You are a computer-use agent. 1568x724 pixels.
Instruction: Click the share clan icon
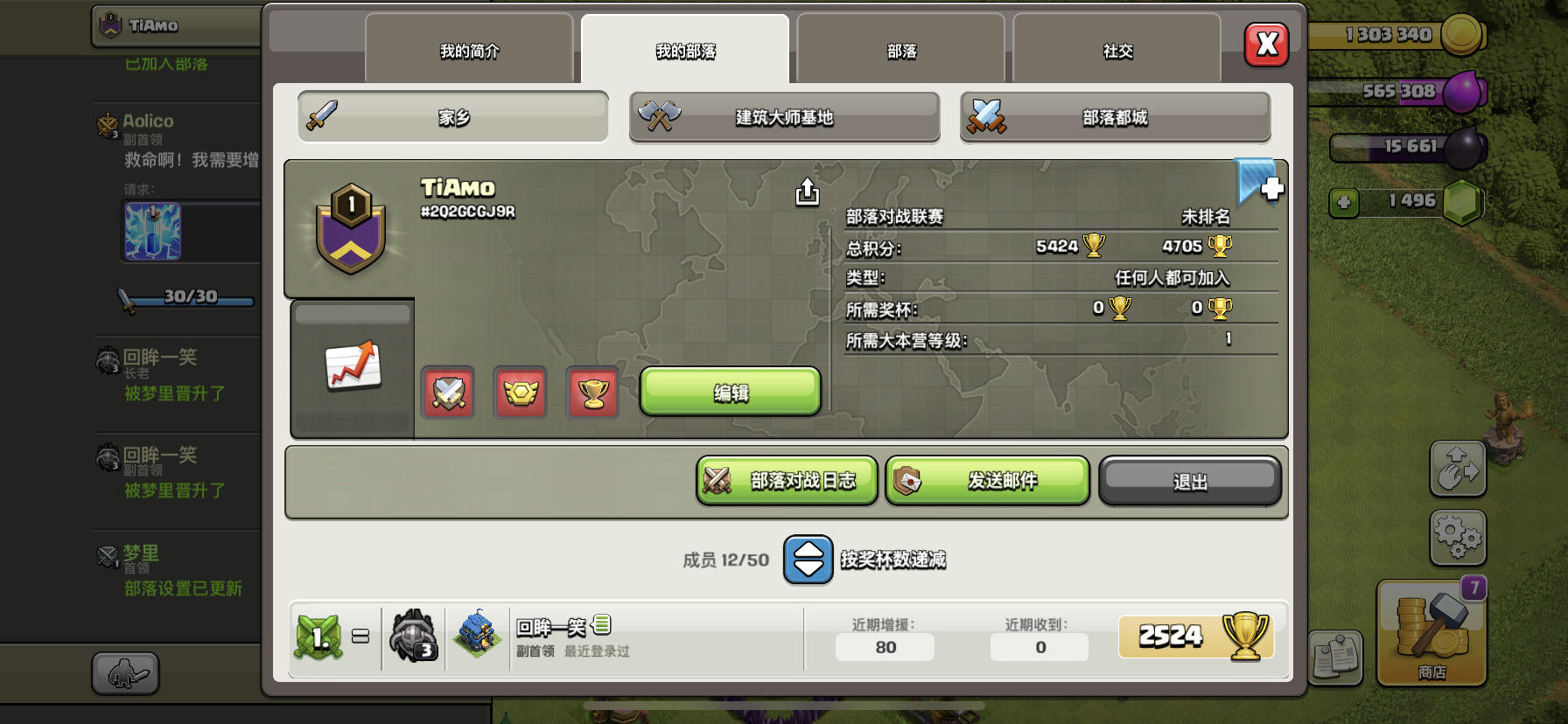pos(806,193)
